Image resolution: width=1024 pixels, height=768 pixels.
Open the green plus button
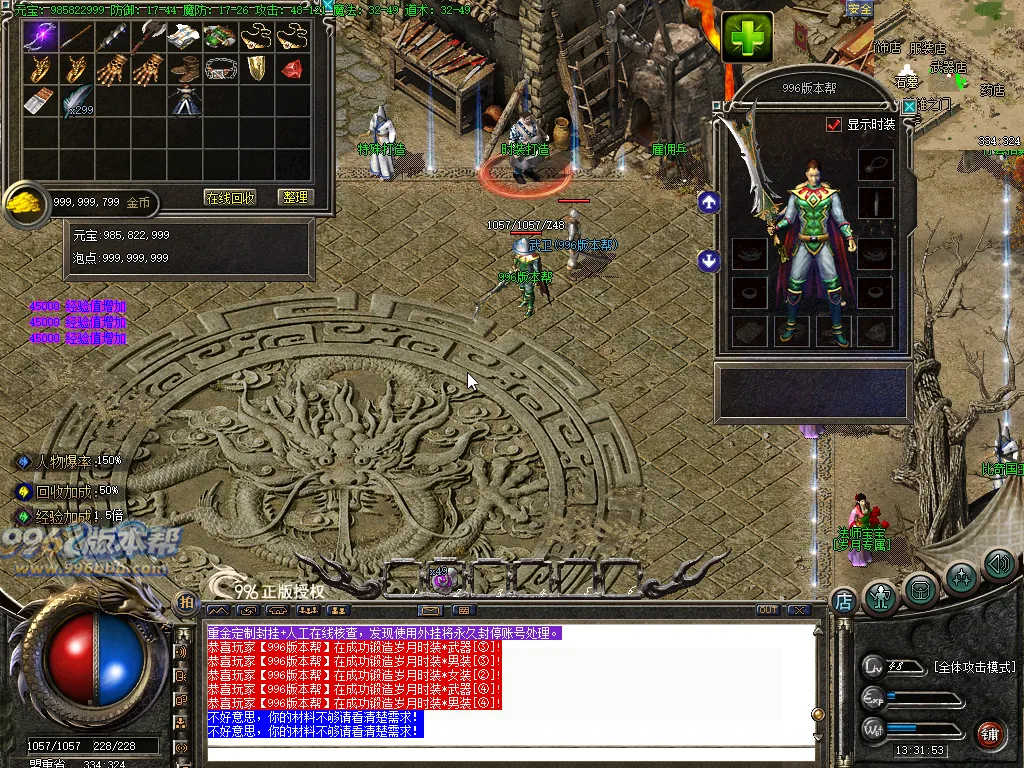[x=748, y=38]
